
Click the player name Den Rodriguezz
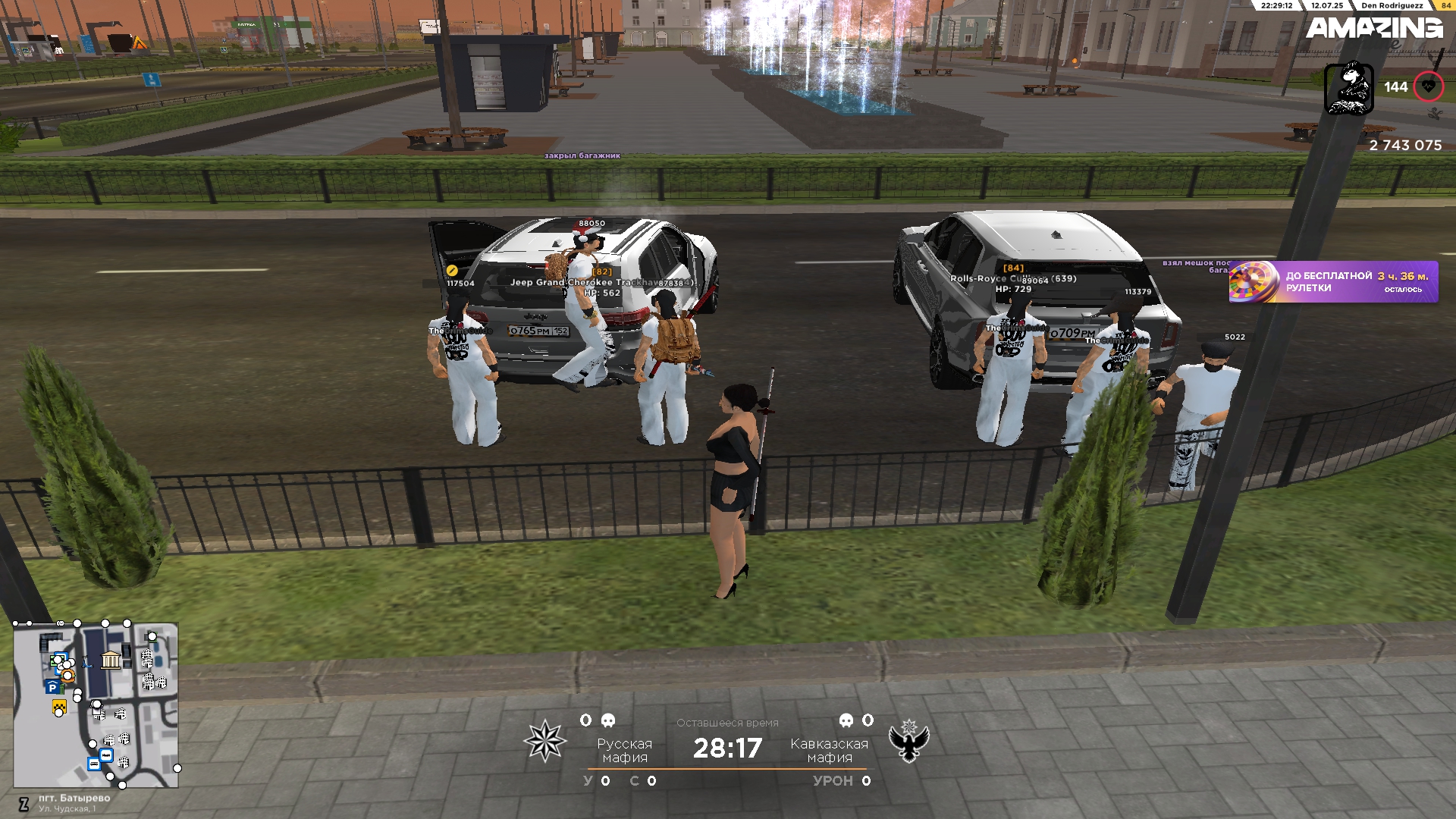coord(1392,5)
